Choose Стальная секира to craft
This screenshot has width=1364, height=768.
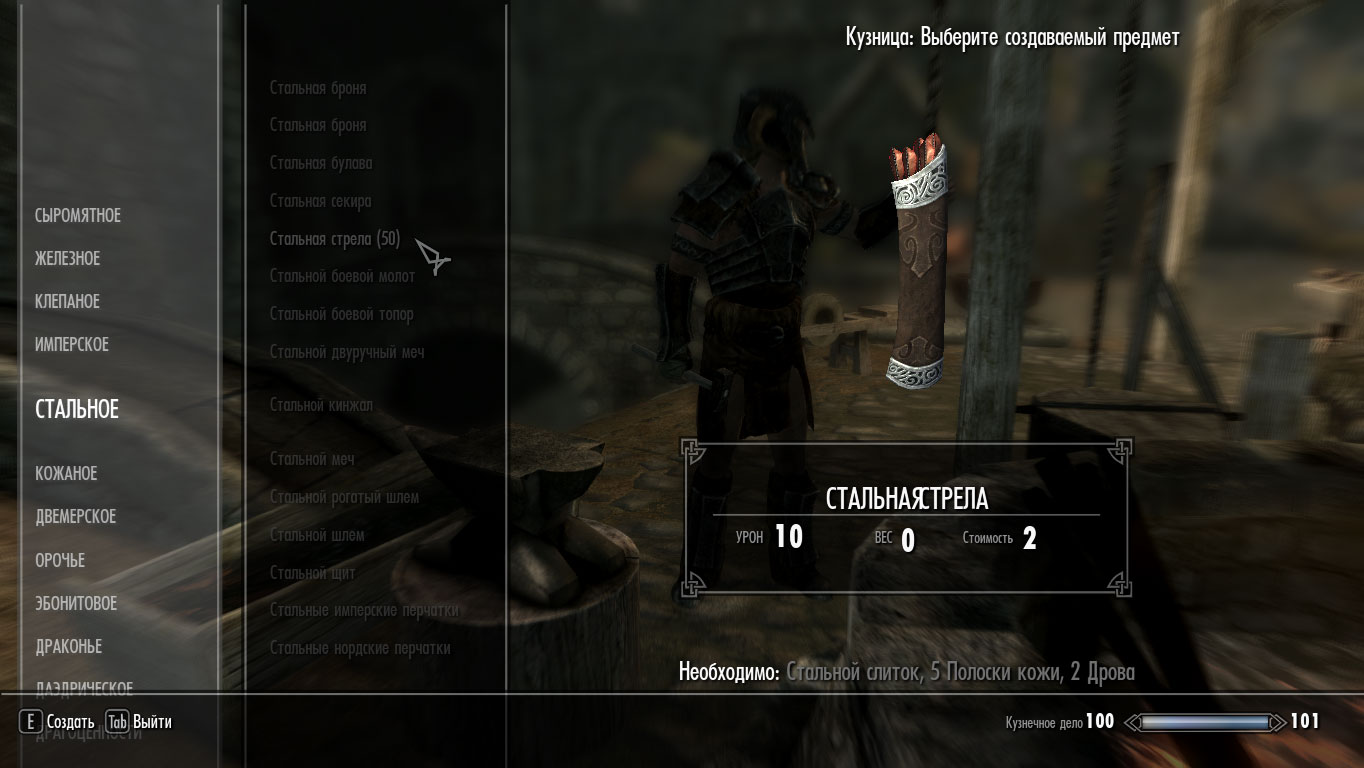(320, 201)
